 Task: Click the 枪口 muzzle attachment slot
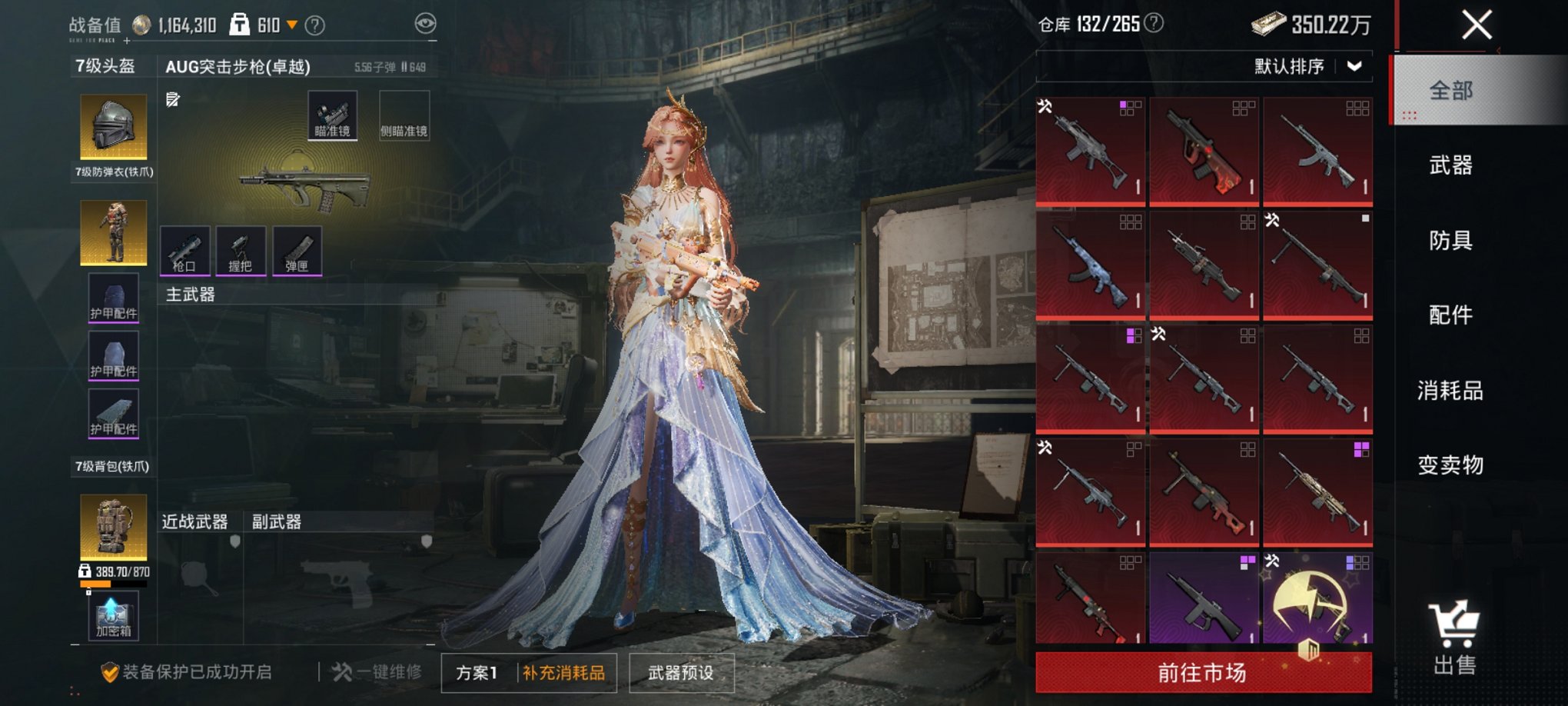pos(184,251)
